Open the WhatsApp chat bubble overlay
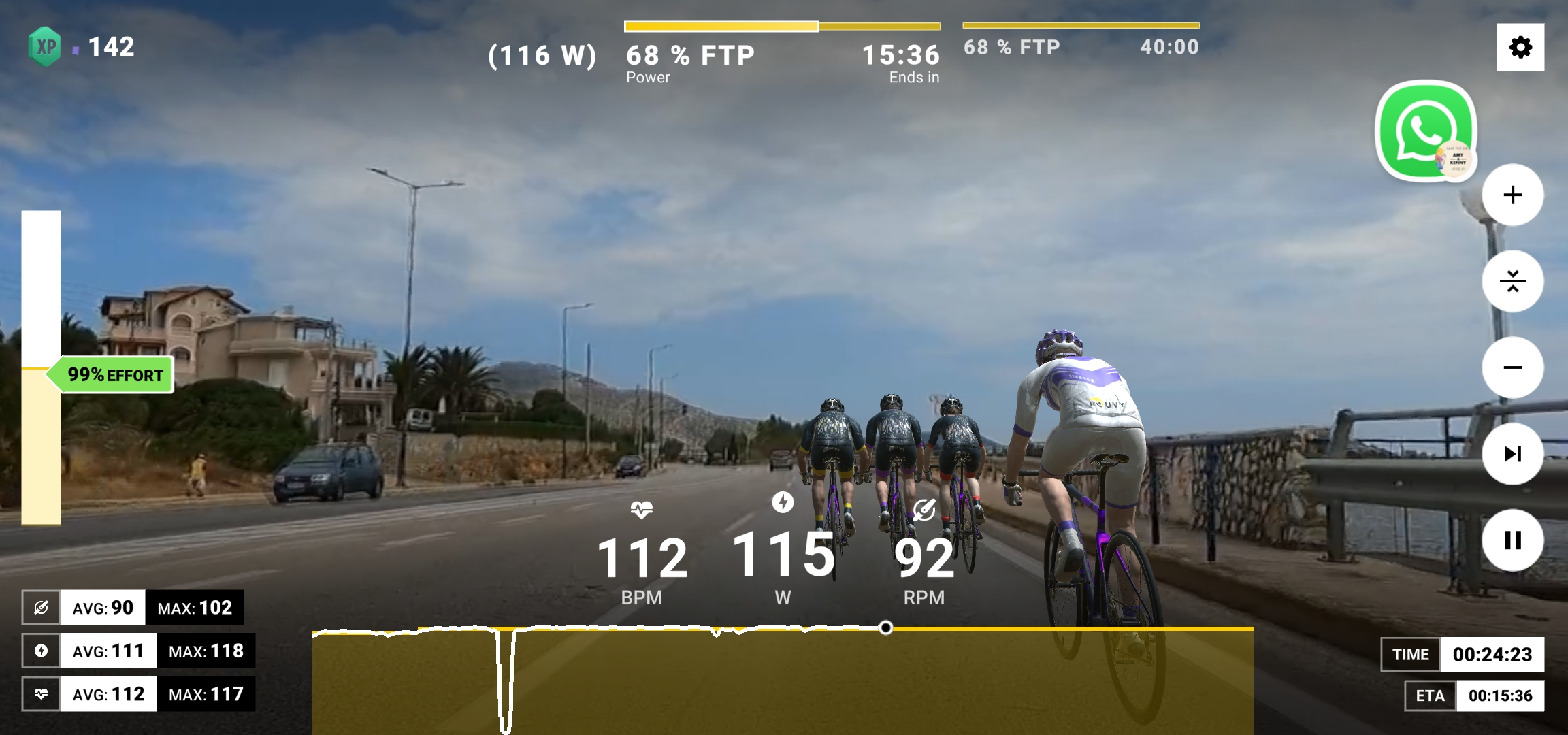The image size is (1568, 735). coord(1425,131)
